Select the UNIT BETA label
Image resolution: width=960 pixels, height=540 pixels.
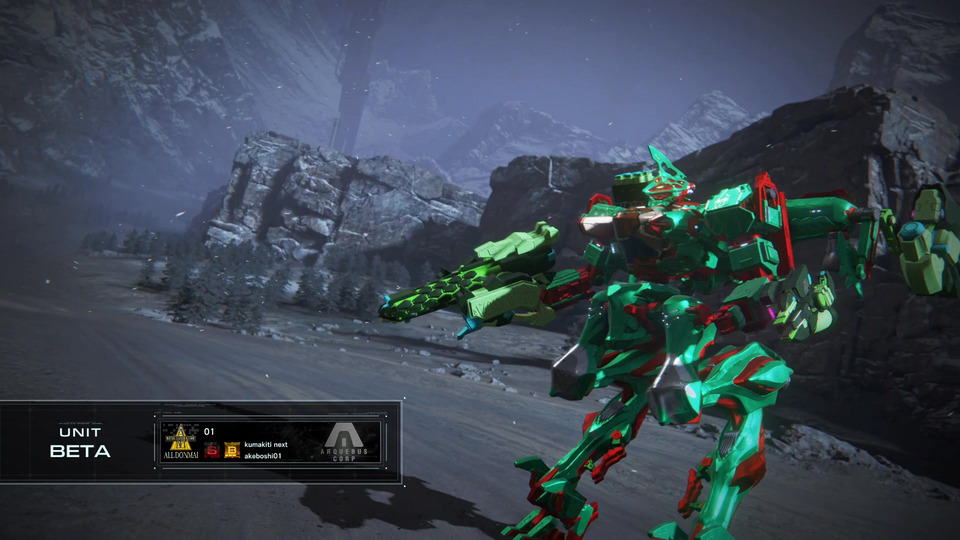[x=80, y=443]
